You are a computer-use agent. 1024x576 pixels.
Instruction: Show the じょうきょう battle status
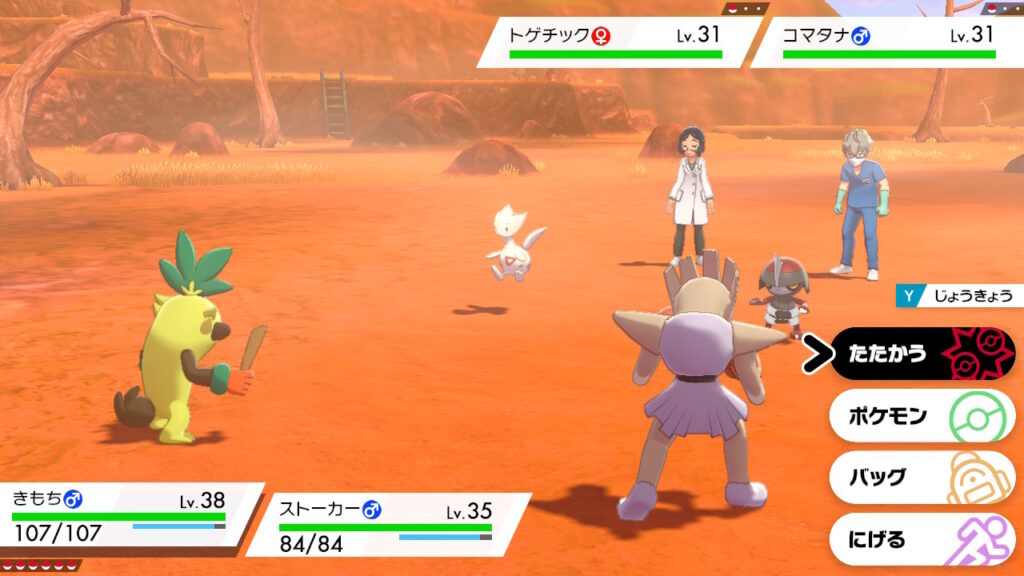tap(960, 296)
